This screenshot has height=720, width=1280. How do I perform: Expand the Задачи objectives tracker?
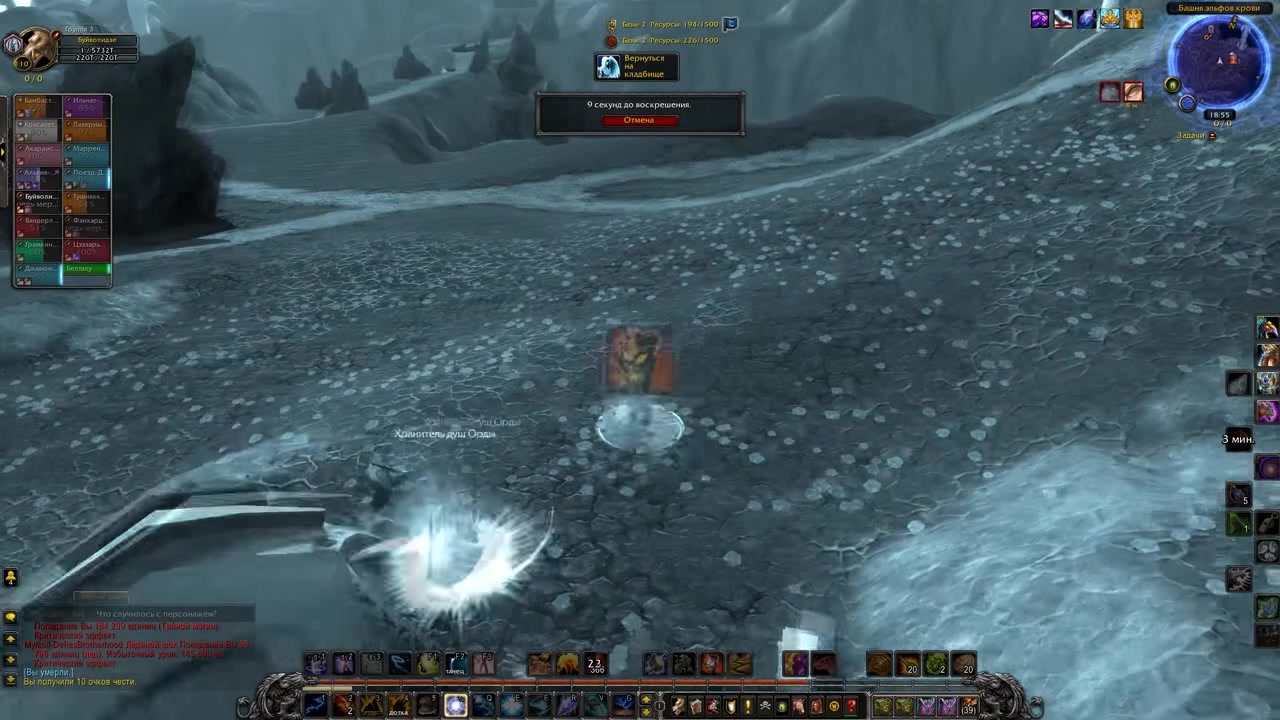tap(1212, 136)
